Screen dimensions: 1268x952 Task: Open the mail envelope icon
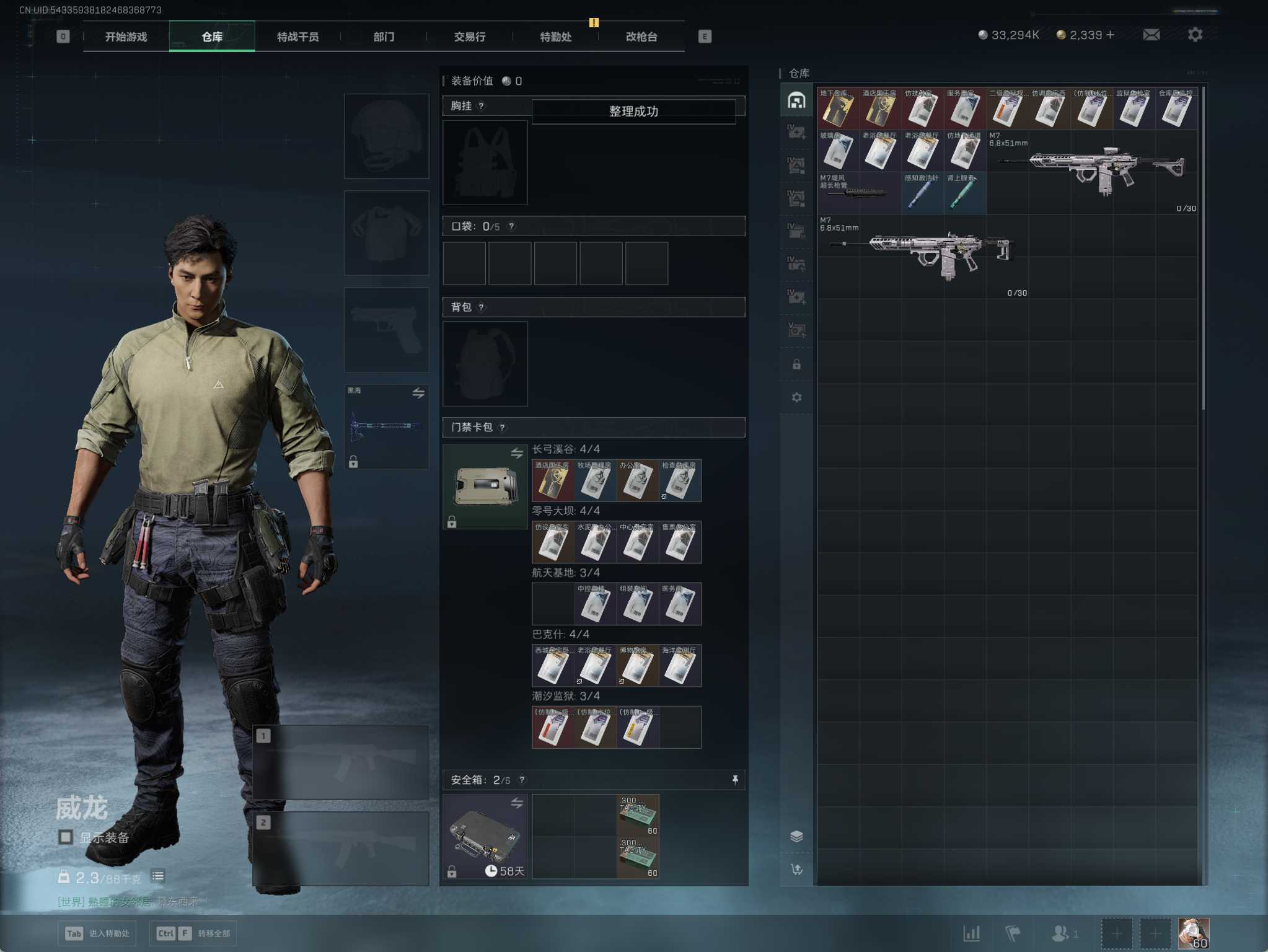coord(1151,35)
